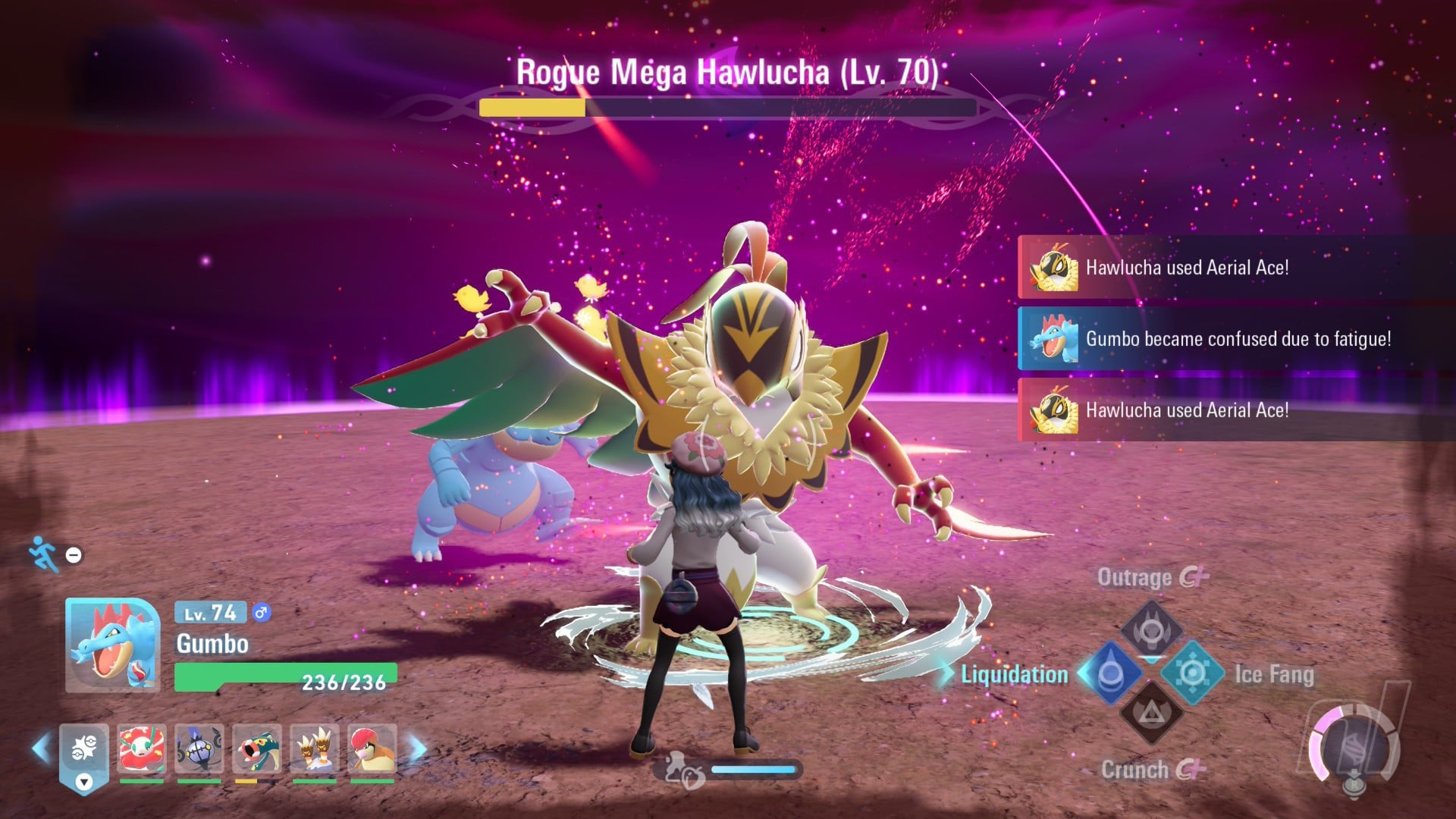Select Gumbo's Feraligatr portrait

tap(112, 645)
